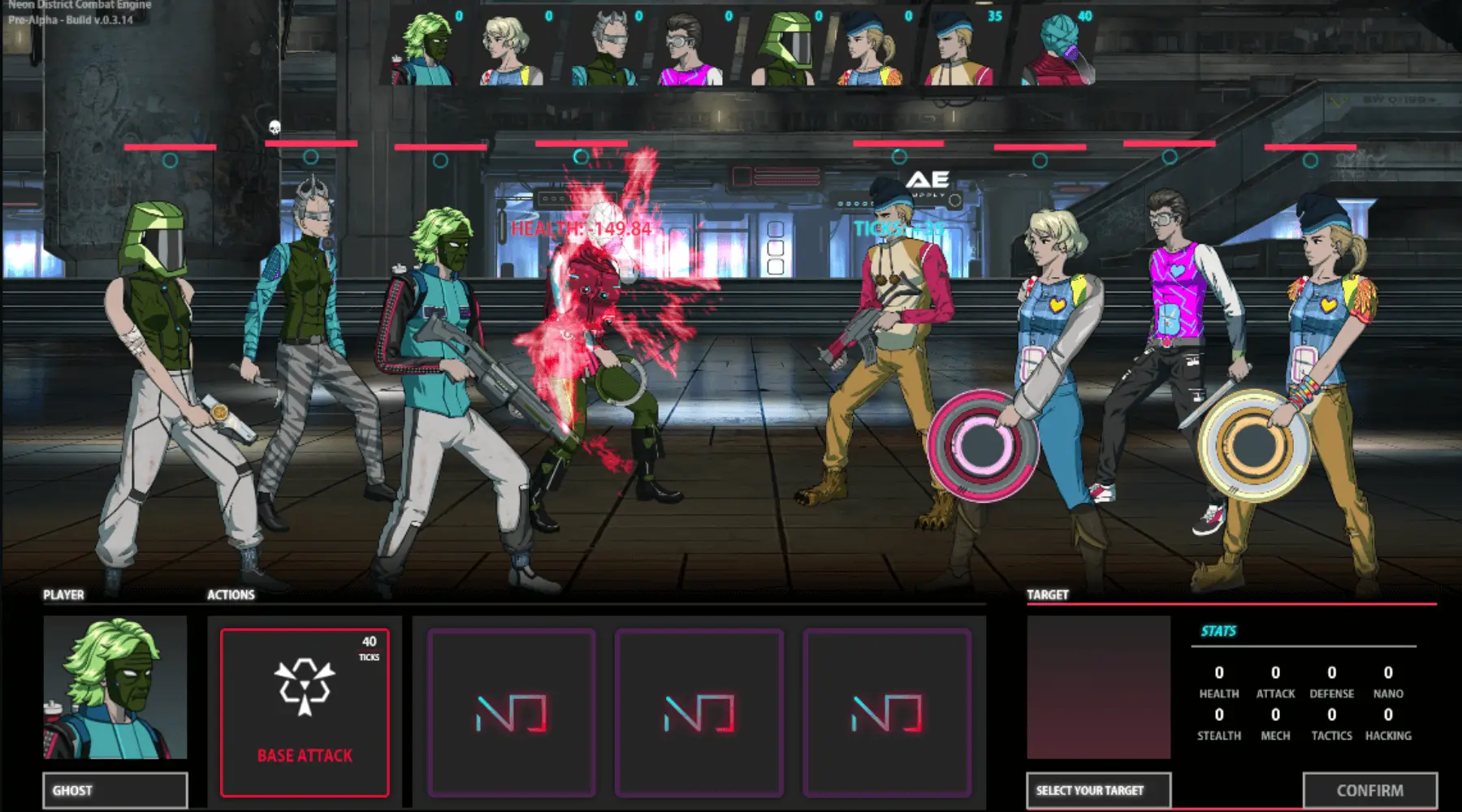Select green-haired masked portrait in turn order
The width and height of the screenshot is (1462, 812).
pos(425,49)
